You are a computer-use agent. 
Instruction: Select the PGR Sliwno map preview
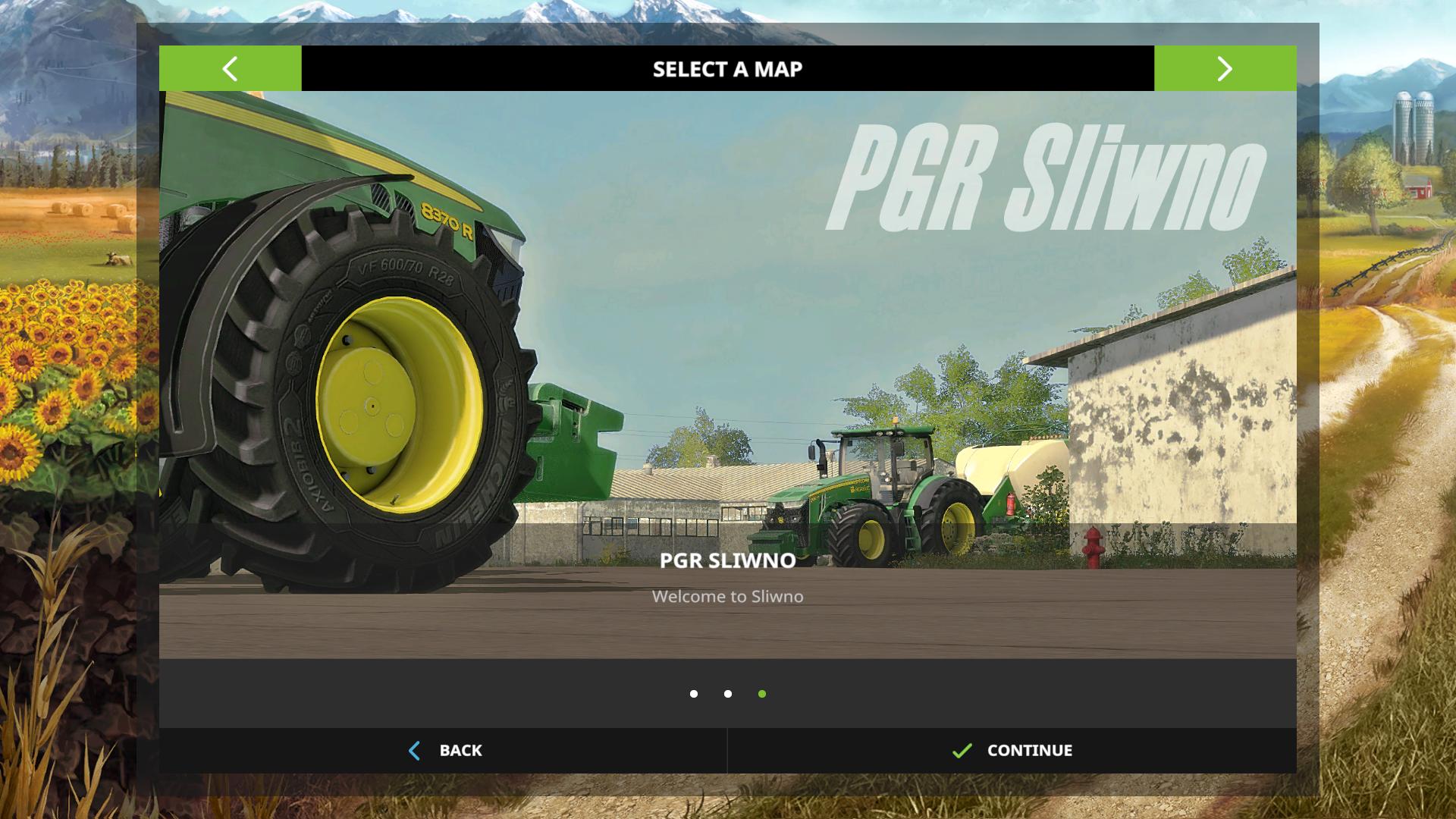(727, 375)
